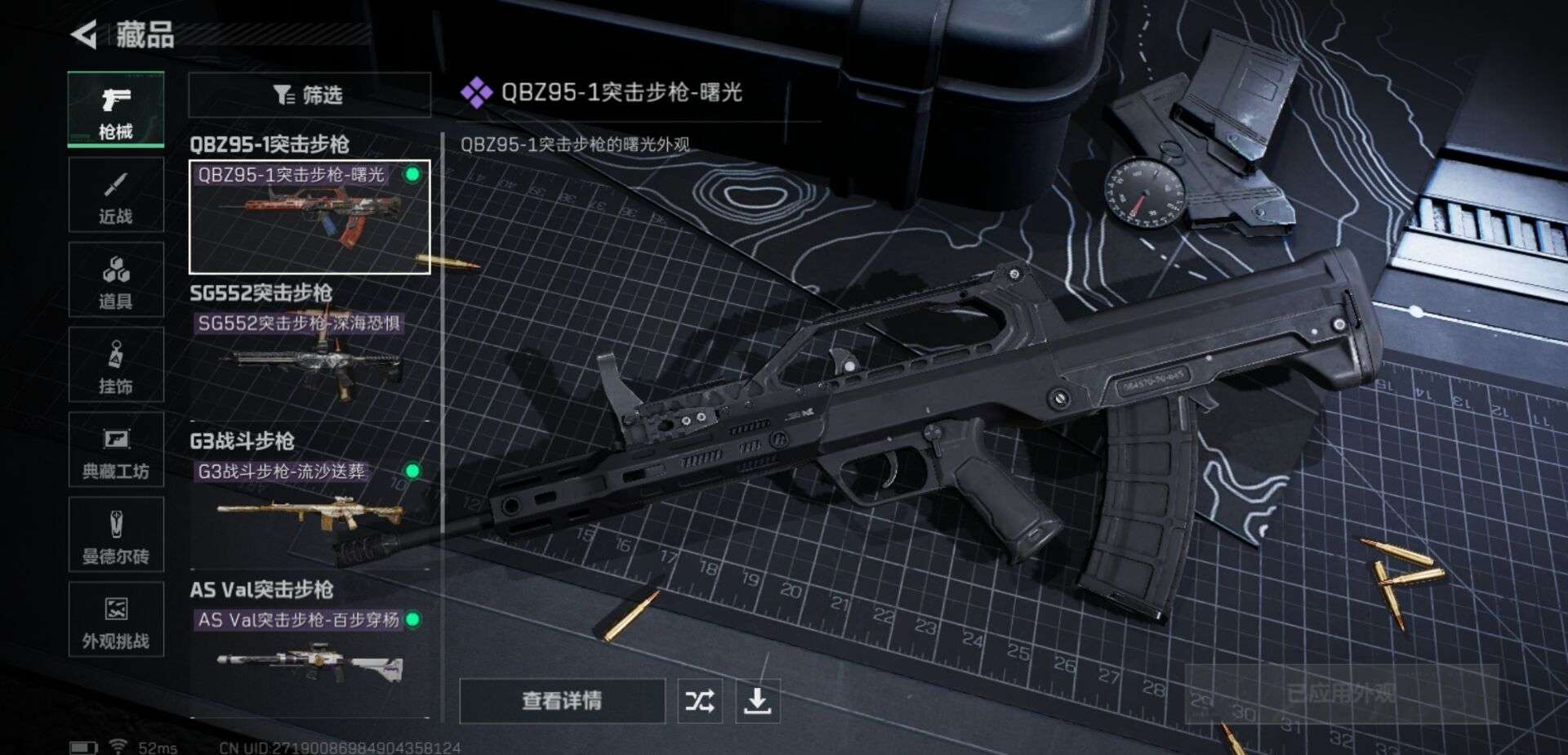Click the shuffle appearance icon
This screenshot has width=1568, height=755.
tap(701, 700)
